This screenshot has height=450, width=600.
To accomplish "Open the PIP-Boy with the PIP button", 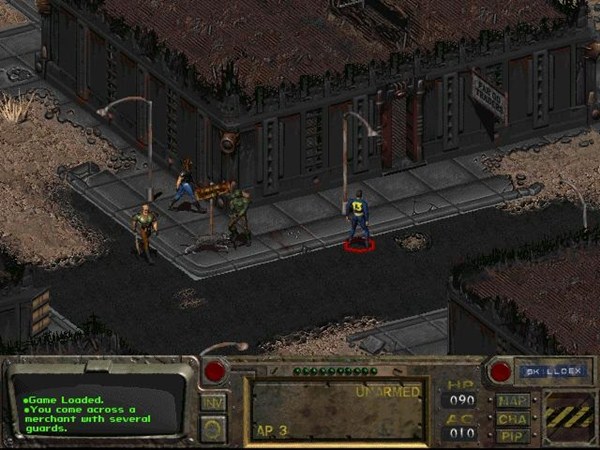I will [512, 435].
